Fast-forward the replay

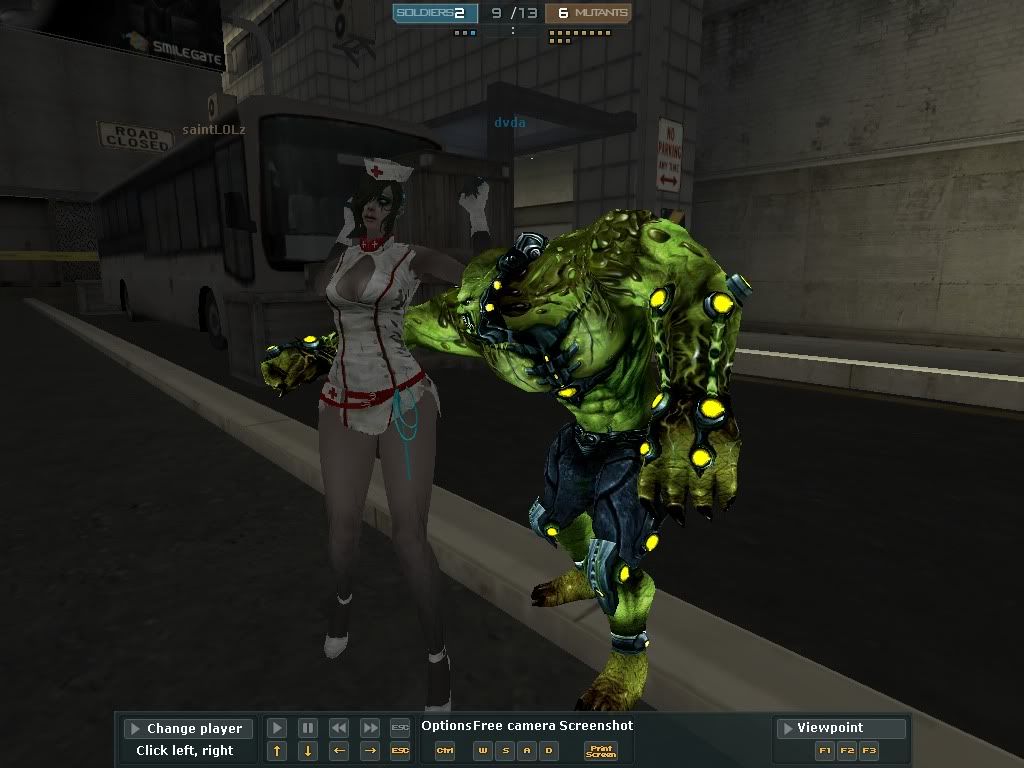(370, 728)
